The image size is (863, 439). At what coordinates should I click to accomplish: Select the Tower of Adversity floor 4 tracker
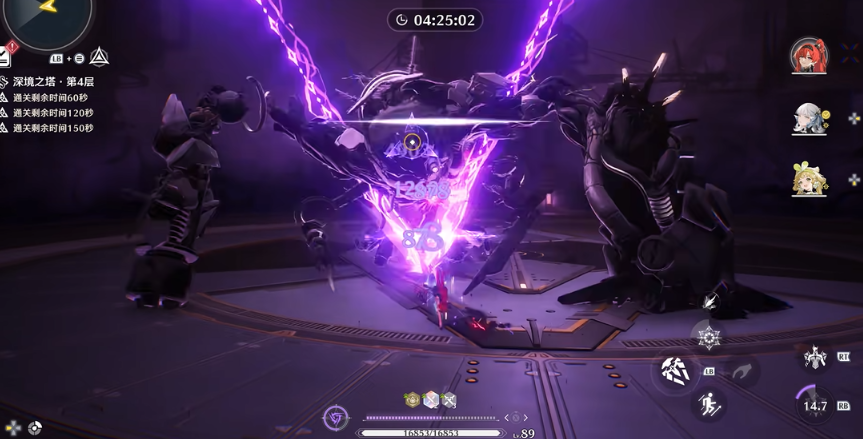pos(52,81)
